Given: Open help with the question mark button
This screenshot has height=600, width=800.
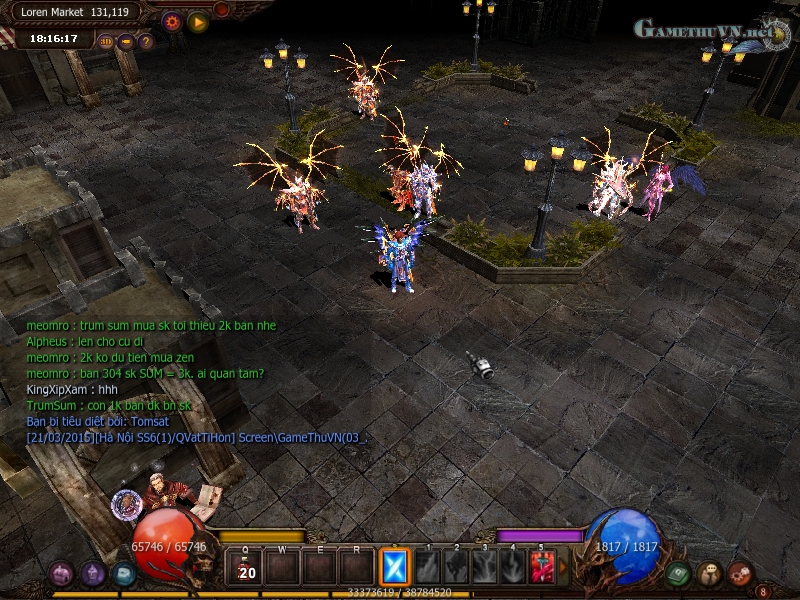Looking at the screenshot, I should point(146,42).
